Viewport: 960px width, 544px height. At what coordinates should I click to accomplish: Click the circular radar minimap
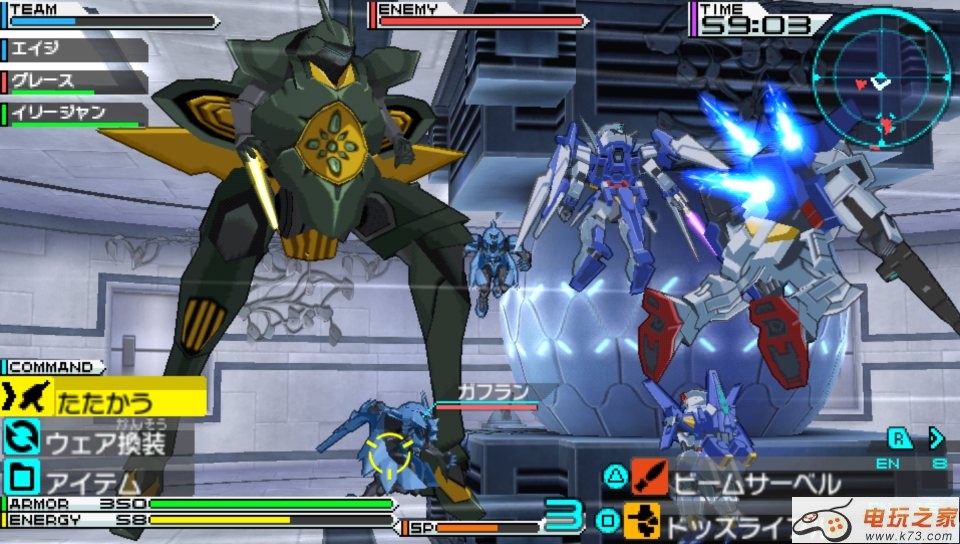(x=880, y=76)
